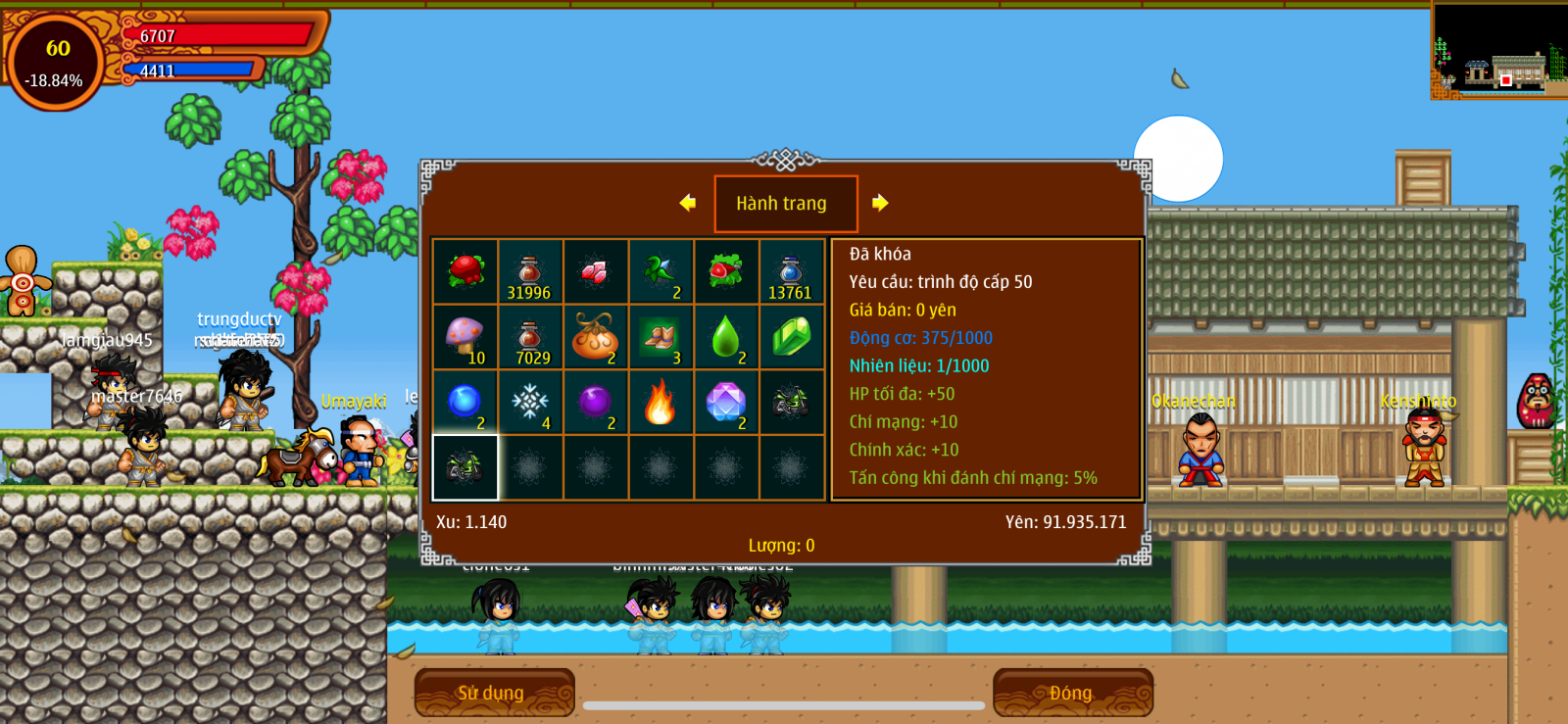
Task: Go to previous tab with left arrow
Action: 688,203
